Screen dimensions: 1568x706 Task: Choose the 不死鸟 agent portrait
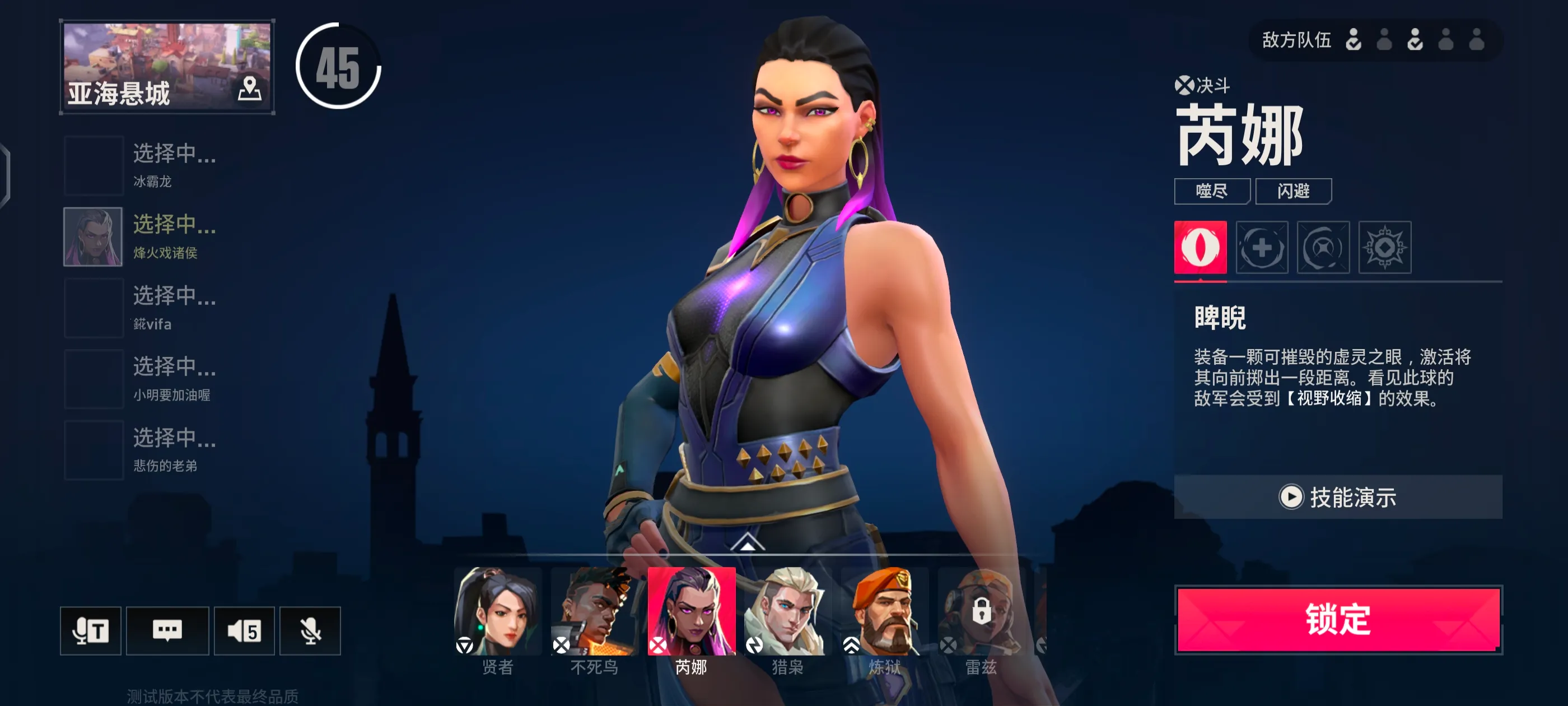click(594, 611)
